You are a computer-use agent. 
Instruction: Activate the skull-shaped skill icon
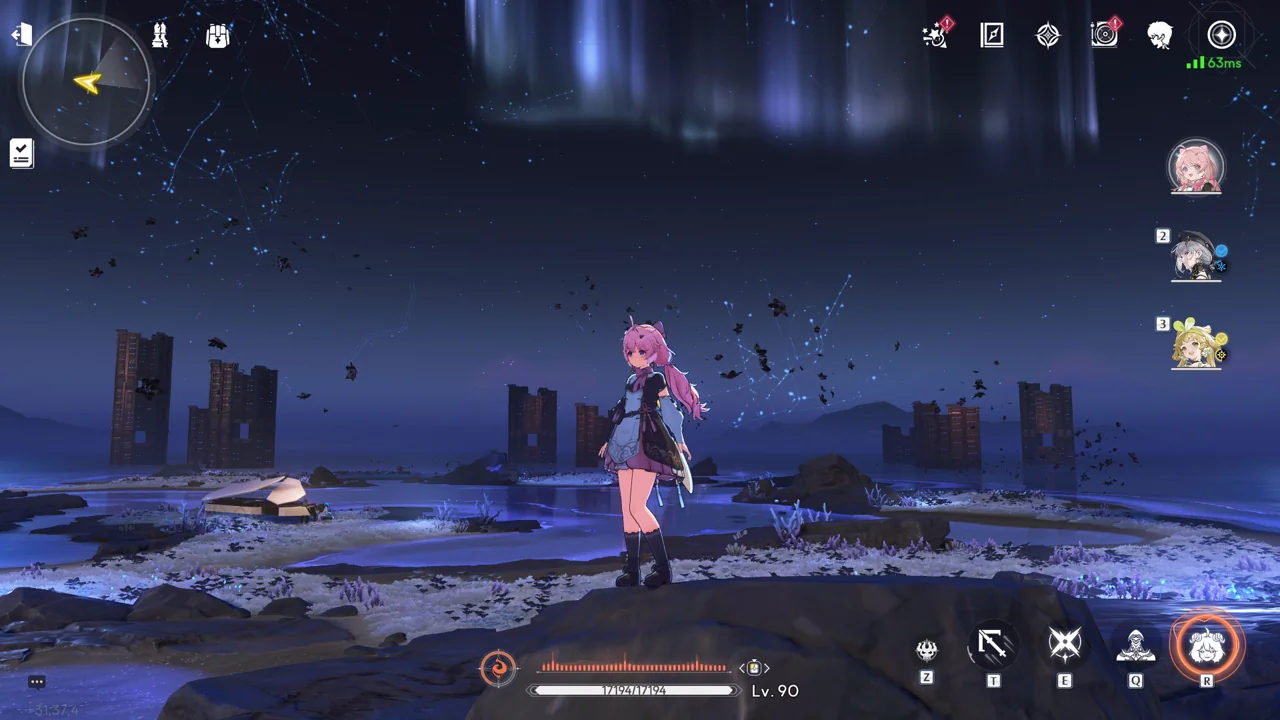pos(927,650)
